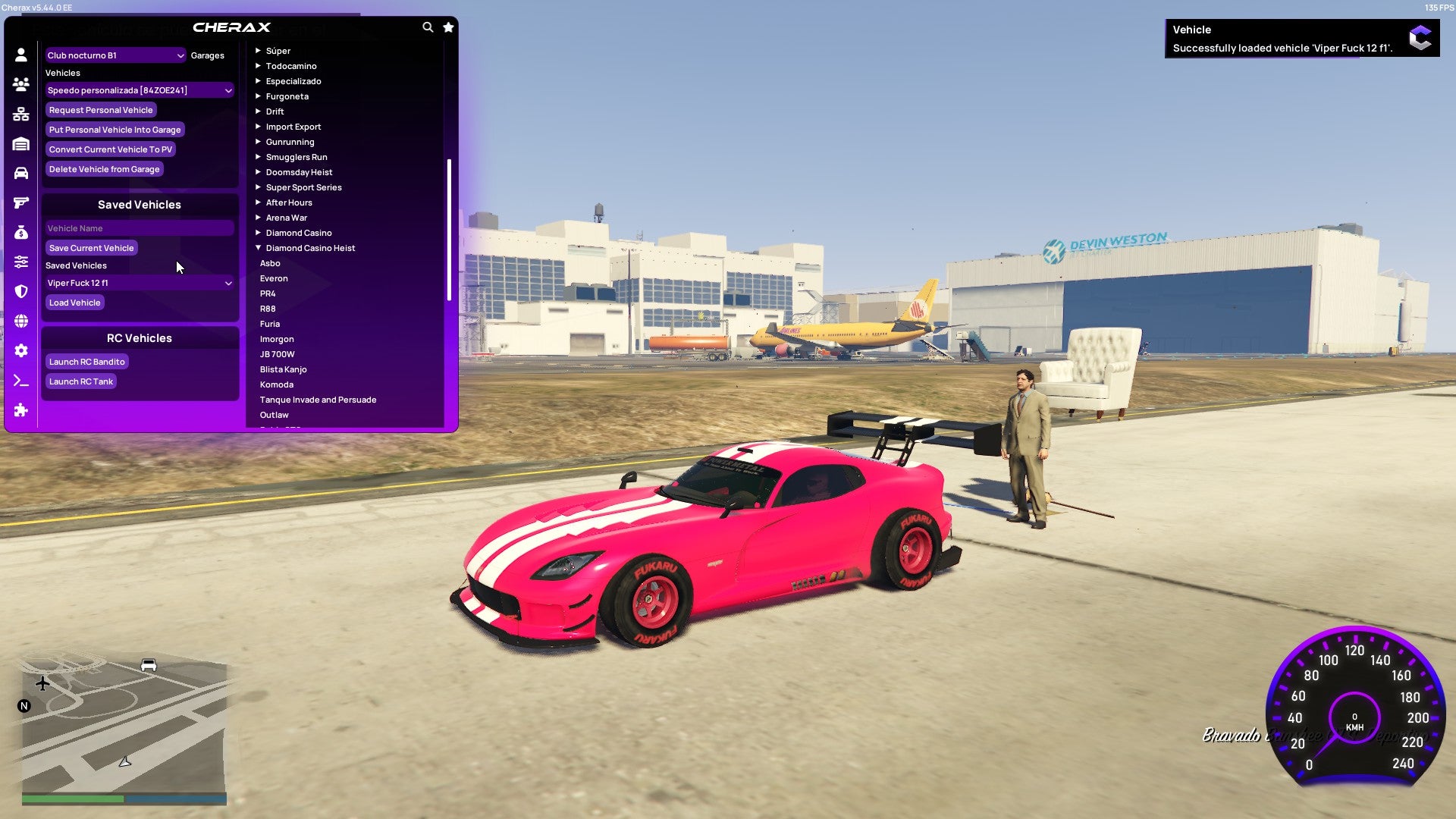The height and width of the screenshot is (819, 1456).
Task: Click the money bag icon
Action: click(x=20, y=231)
